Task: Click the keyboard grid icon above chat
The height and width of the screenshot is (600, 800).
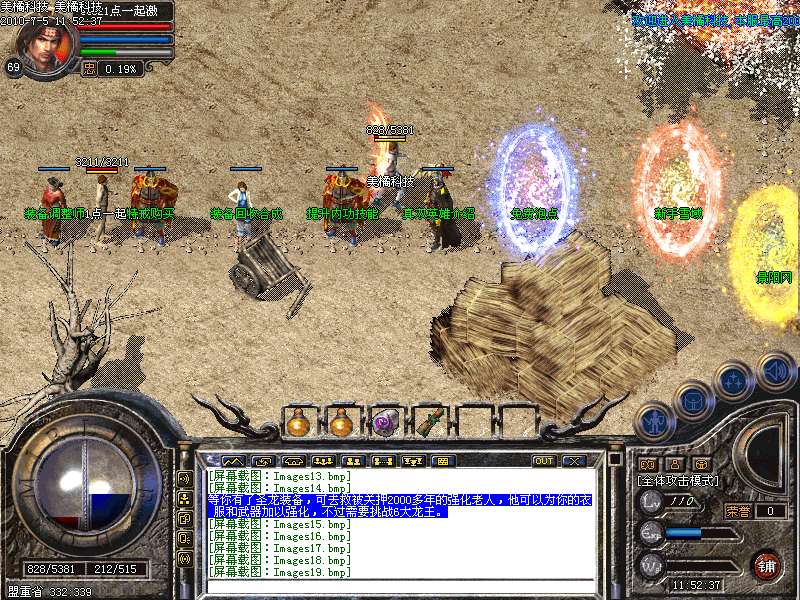Action: coord(442,461)
